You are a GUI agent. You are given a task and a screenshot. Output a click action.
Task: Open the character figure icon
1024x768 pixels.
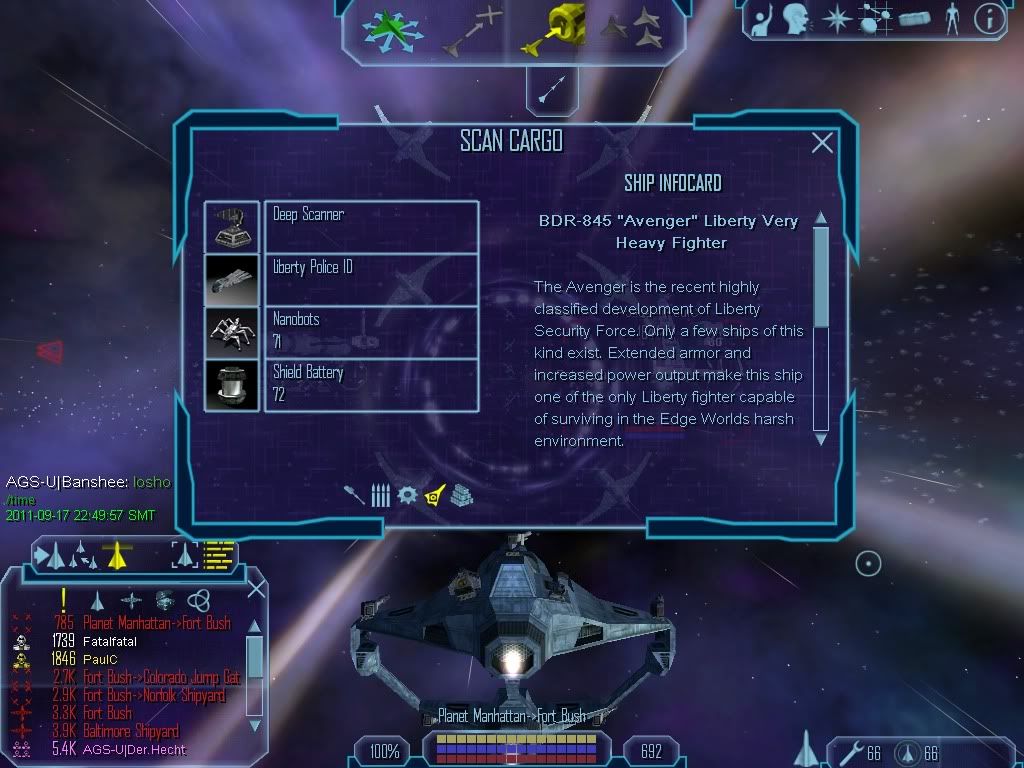[x=951, y=18]
